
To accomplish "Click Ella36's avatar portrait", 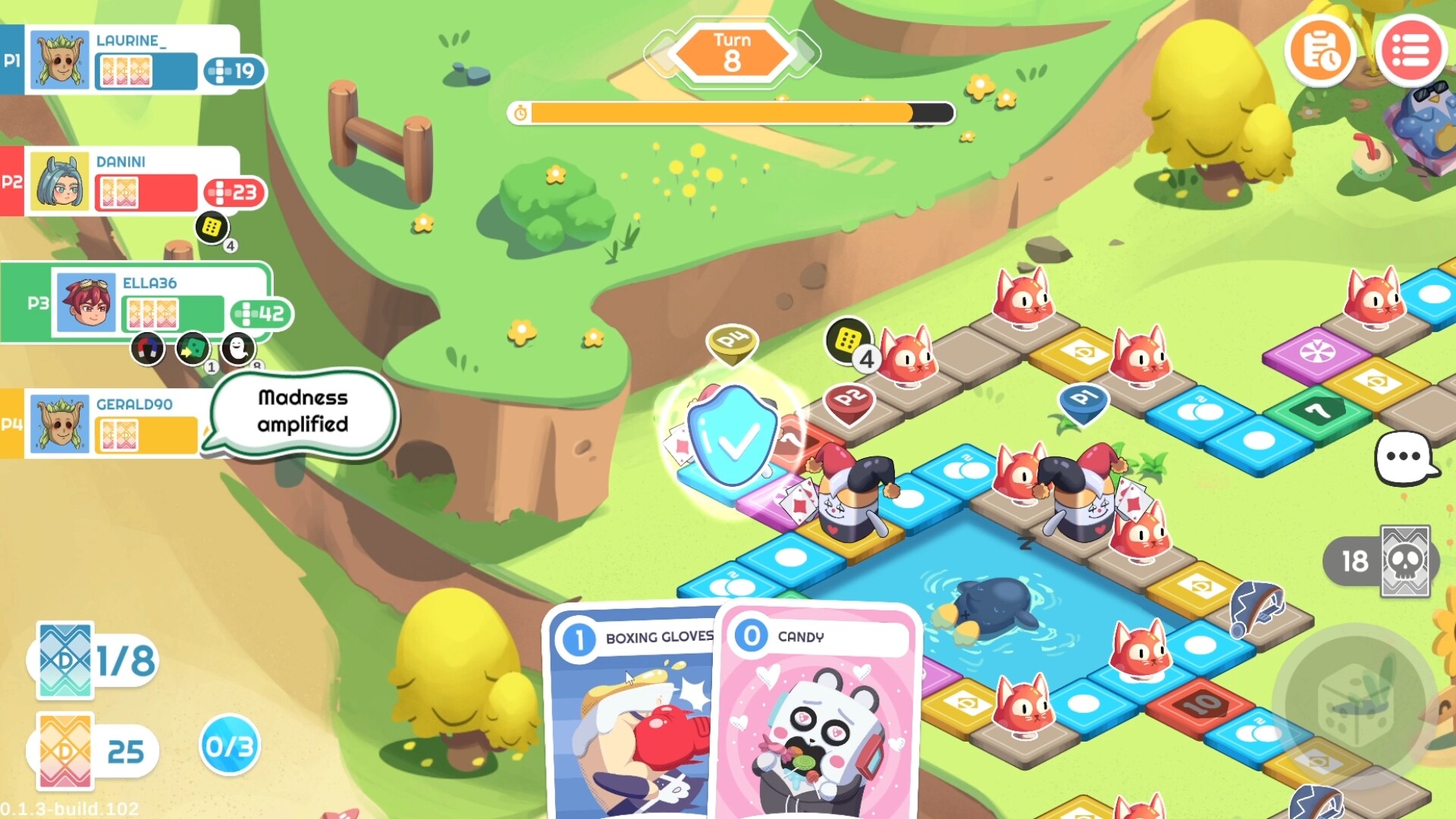I will pos(85,303).
